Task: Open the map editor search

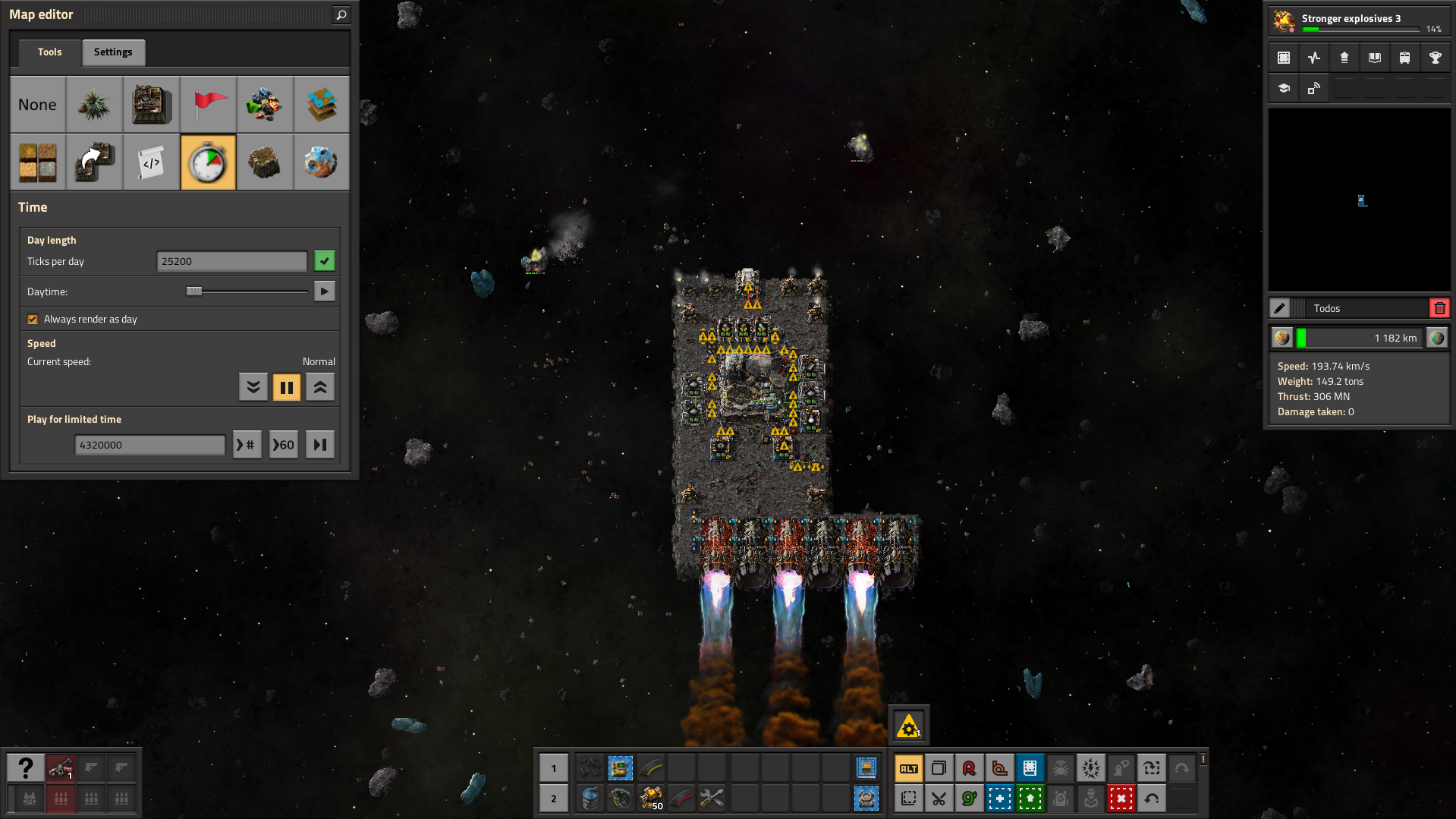Action: point(341,14)
